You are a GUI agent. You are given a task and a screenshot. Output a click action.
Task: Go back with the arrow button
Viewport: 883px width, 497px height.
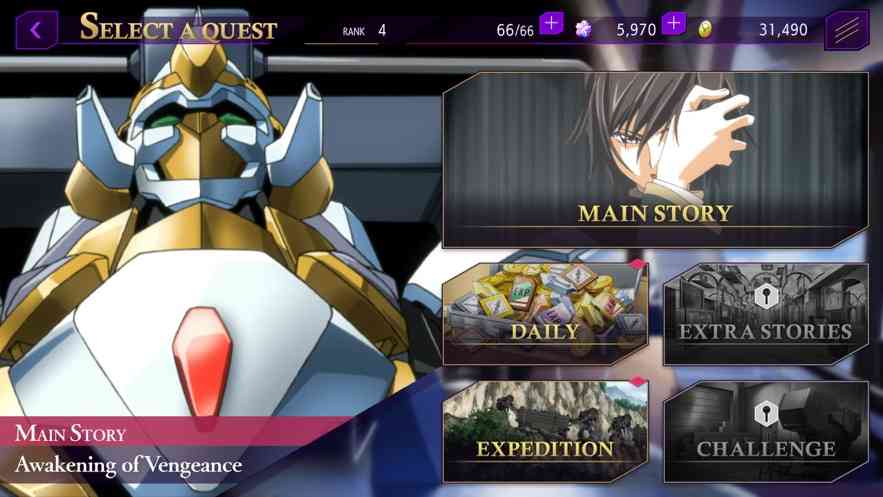click(36, 30)
